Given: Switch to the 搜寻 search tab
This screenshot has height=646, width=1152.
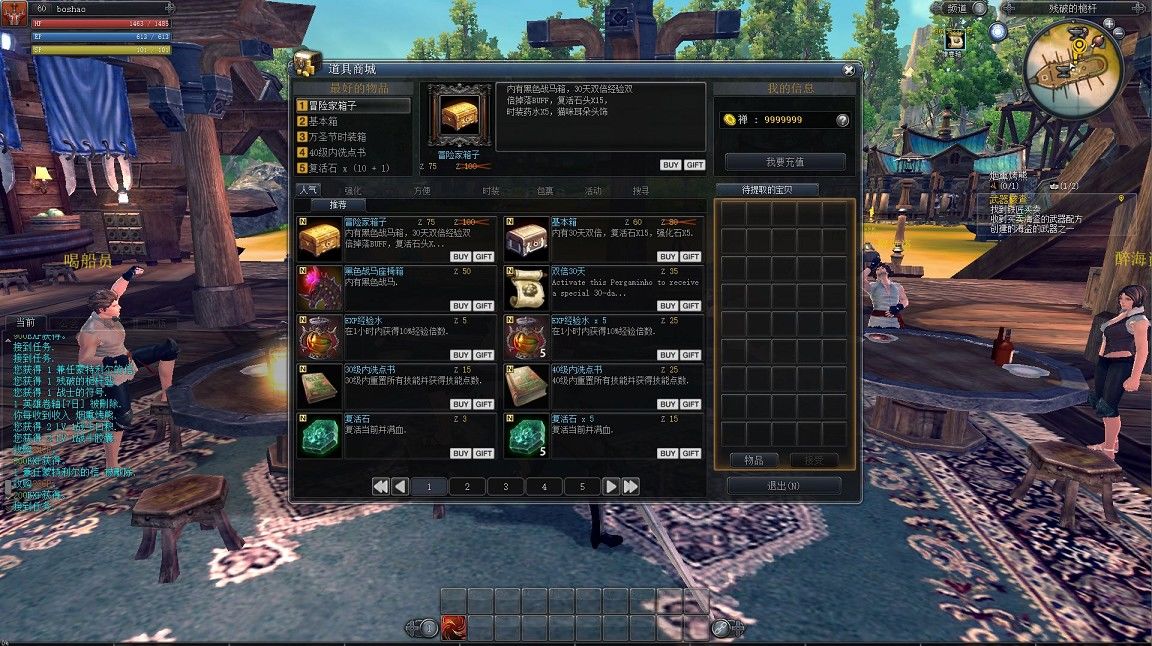Looking at the screenshot, I should point(640,190).
